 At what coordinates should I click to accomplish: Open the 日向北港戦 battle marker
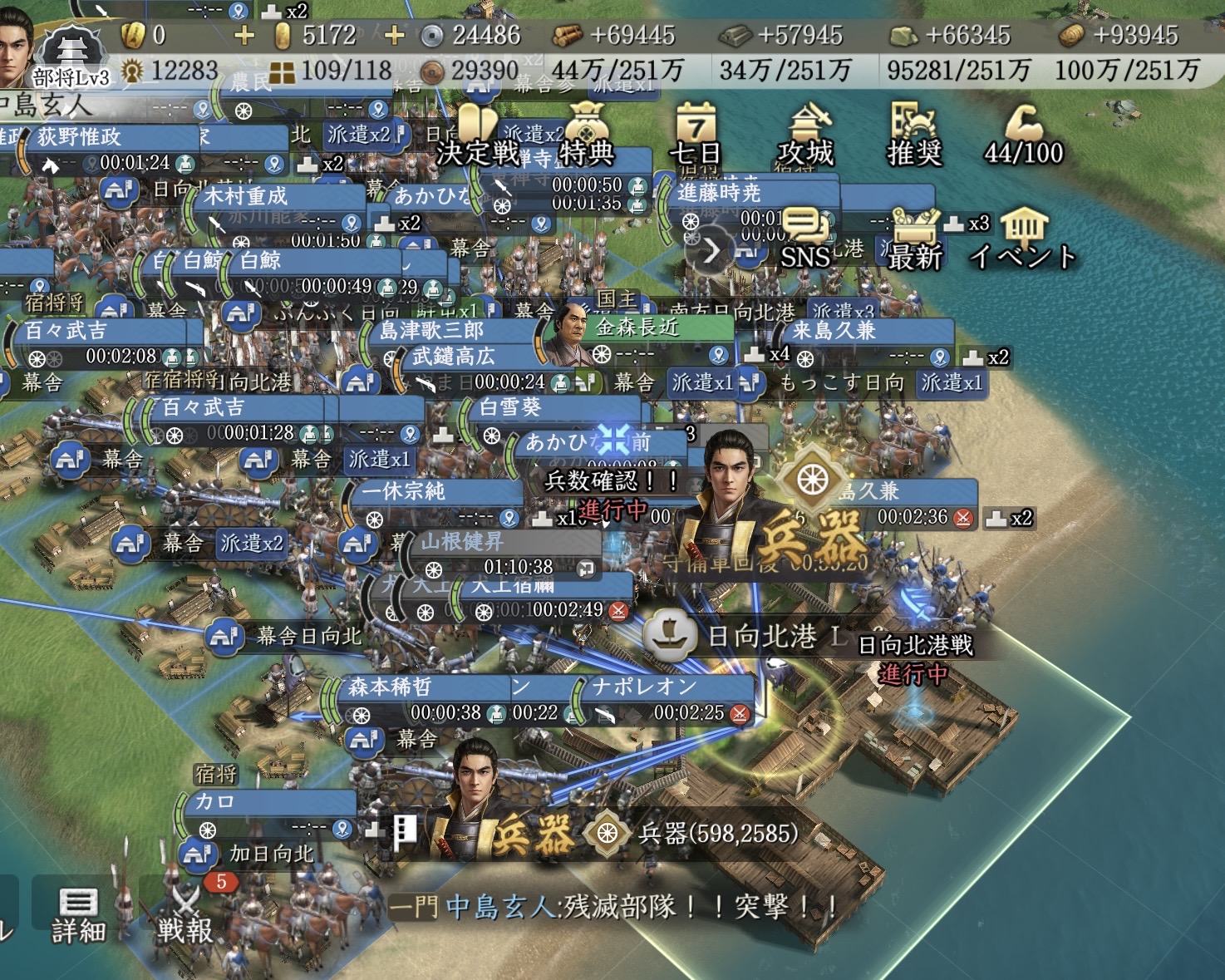(914, 647)
